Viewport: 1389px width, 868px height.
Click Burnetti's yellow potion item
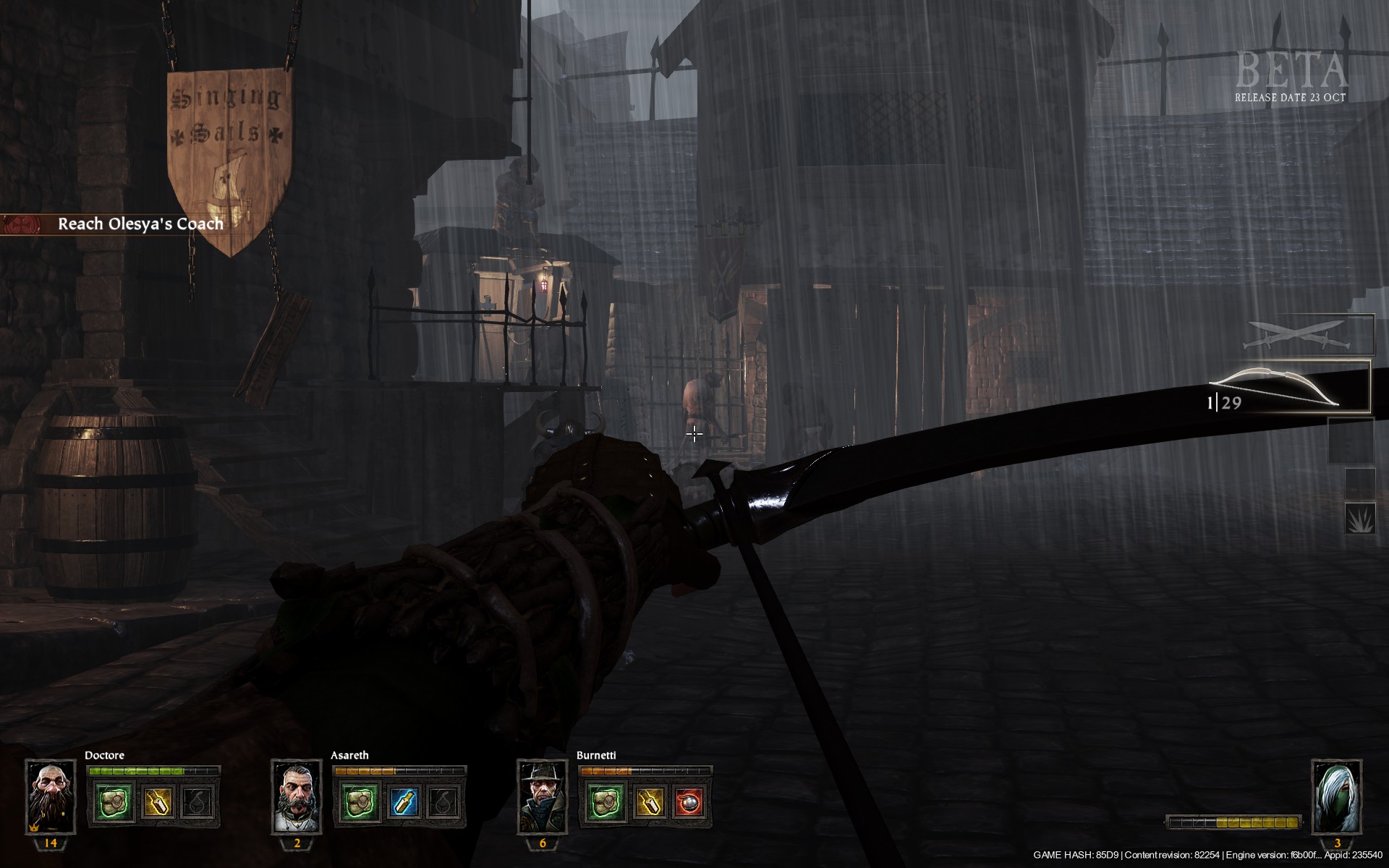click(649, 804)
